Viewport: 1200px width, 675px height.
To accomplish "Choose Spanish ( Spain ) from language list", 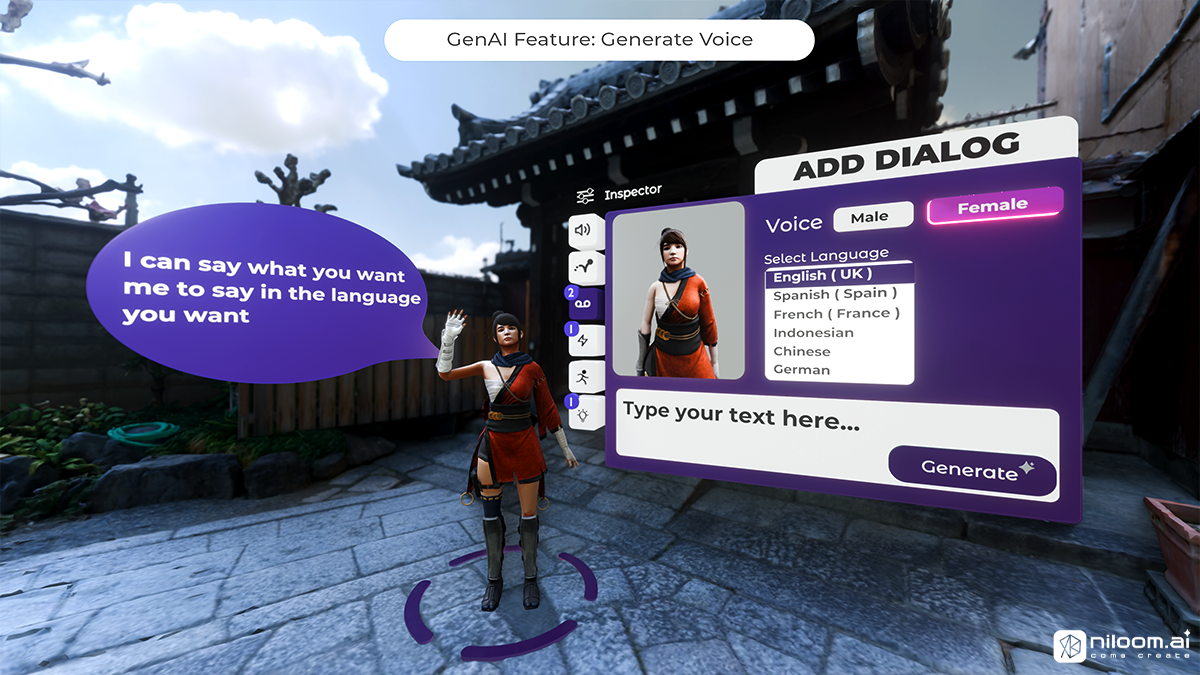I will [835, 294].
